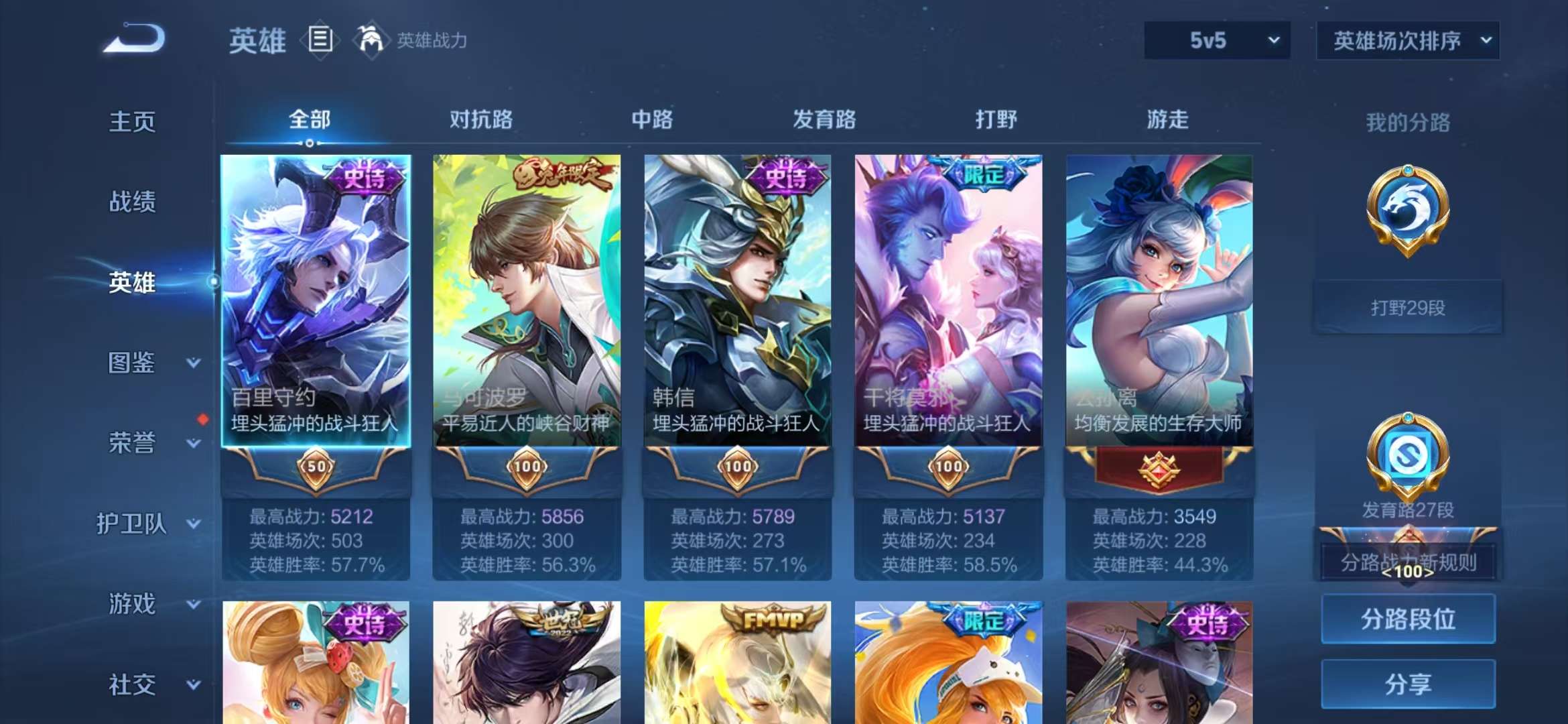The width and height of the screenshot is (1568, 724).
Task: Click the 分享 share button
Action: click(x=1407, y=685)
